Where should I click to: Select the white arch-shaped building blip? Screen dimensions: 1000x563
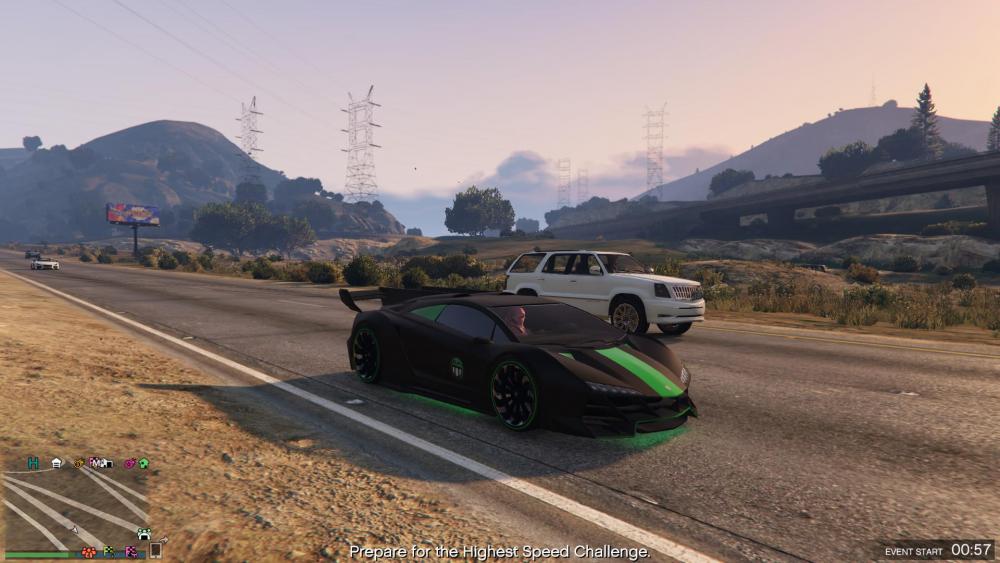[144, 534]
